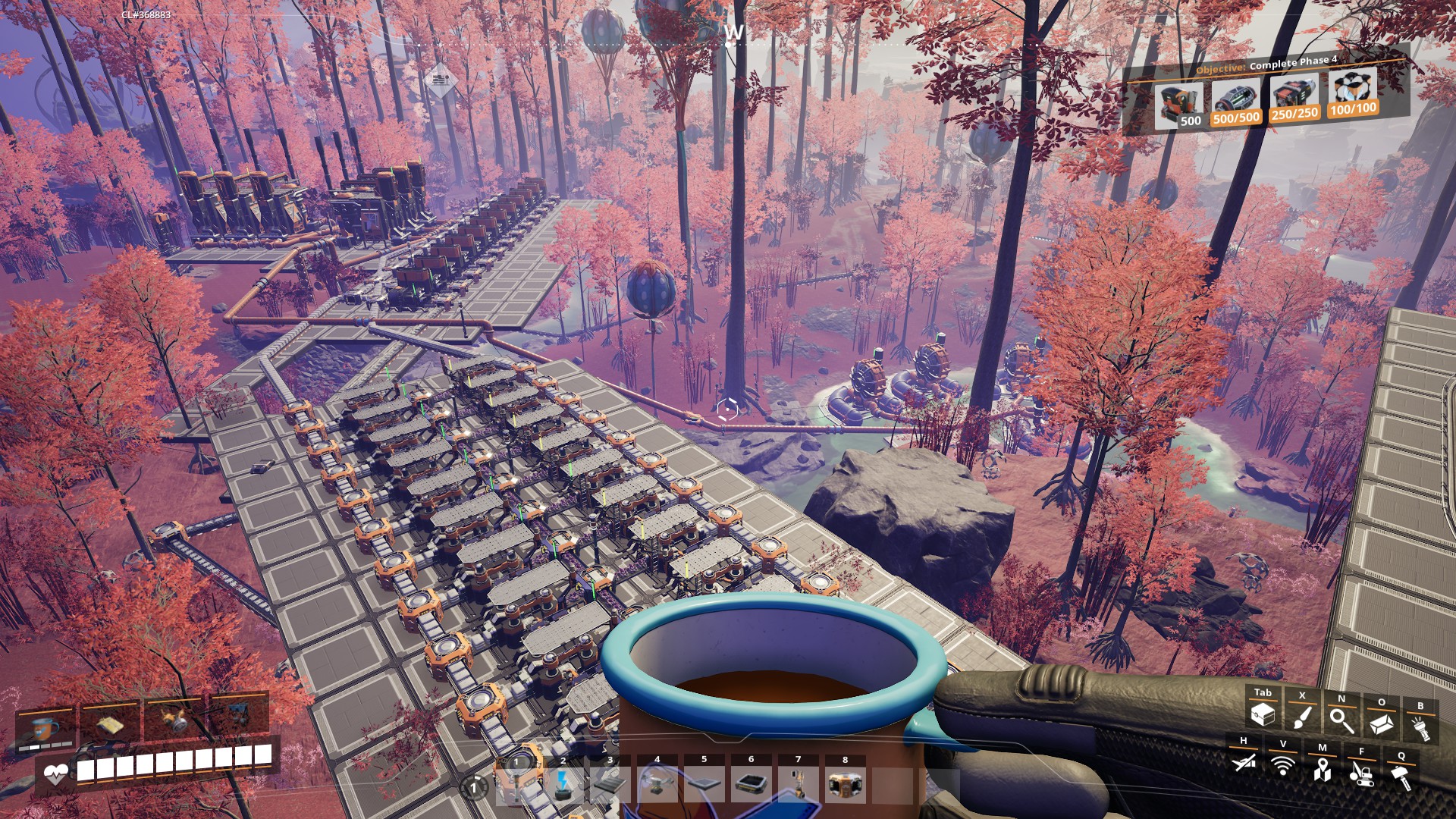The width and height of the screenshot is (1456, 819).
Task: Activate the resource scanner signal icon
Action: 1283,765
